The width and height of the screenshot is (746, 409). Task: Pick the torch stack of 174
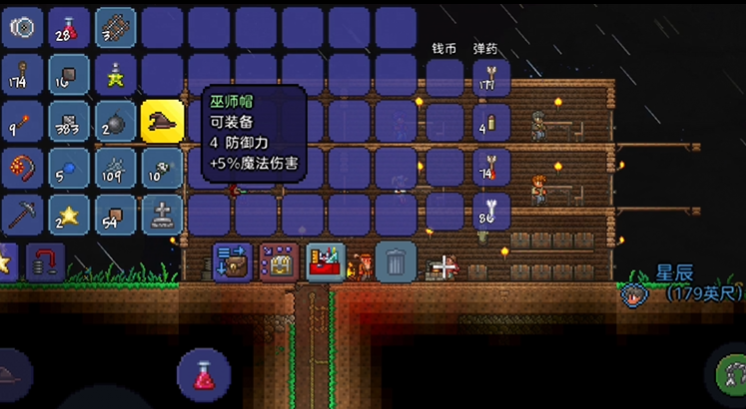click(x=22, y=75)
